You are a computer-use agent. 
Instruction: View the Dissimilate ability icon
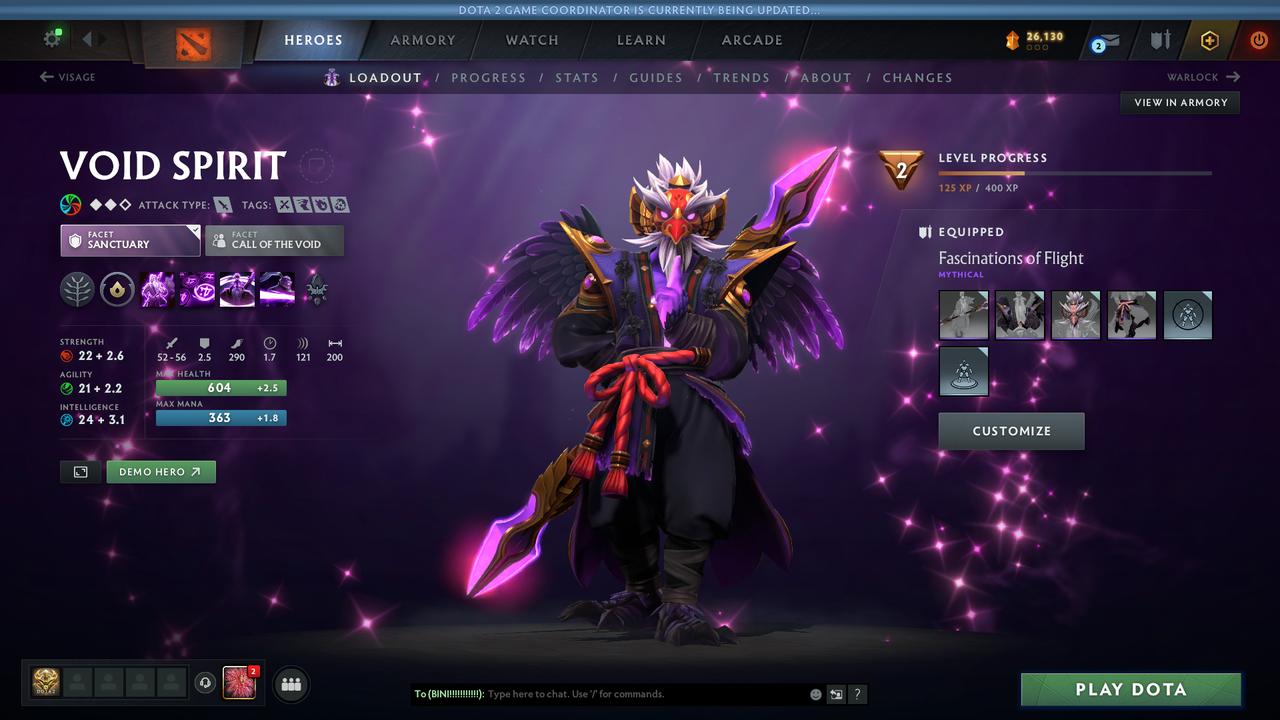[197, 289]
